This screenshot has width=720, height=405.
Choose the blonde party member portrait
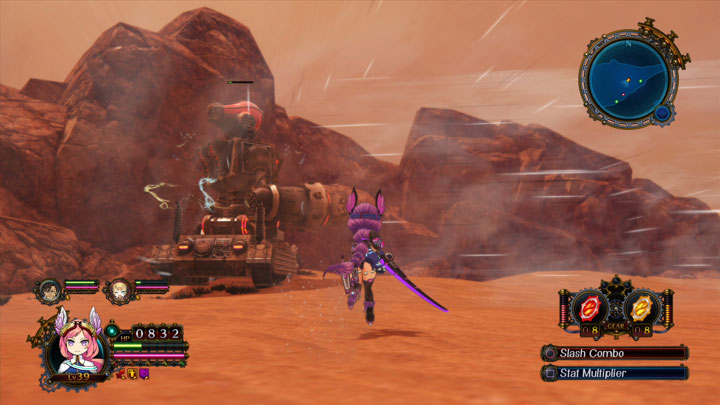119,290
